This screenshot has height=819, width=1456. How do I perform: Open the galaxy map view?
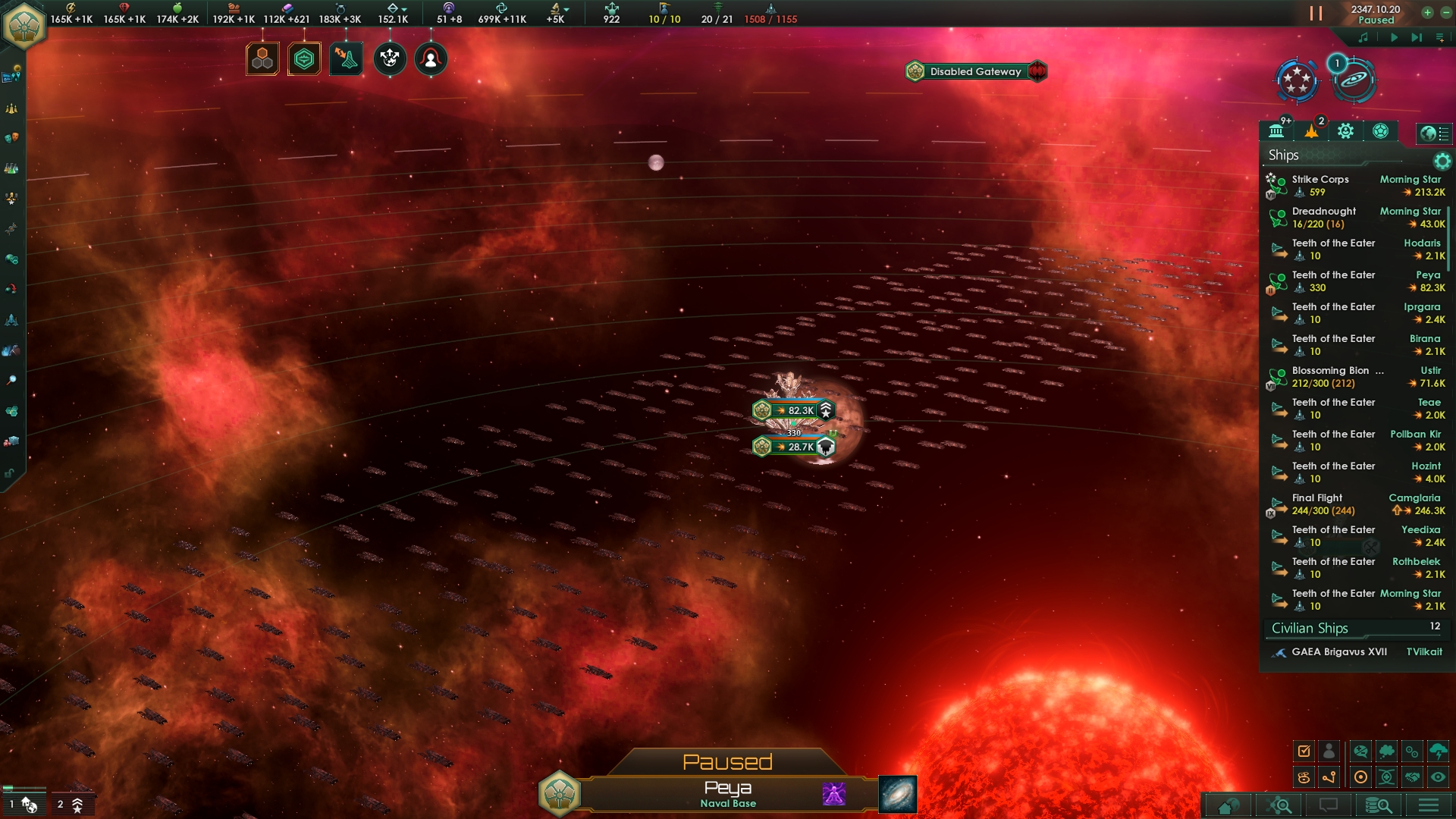point(897,794)
